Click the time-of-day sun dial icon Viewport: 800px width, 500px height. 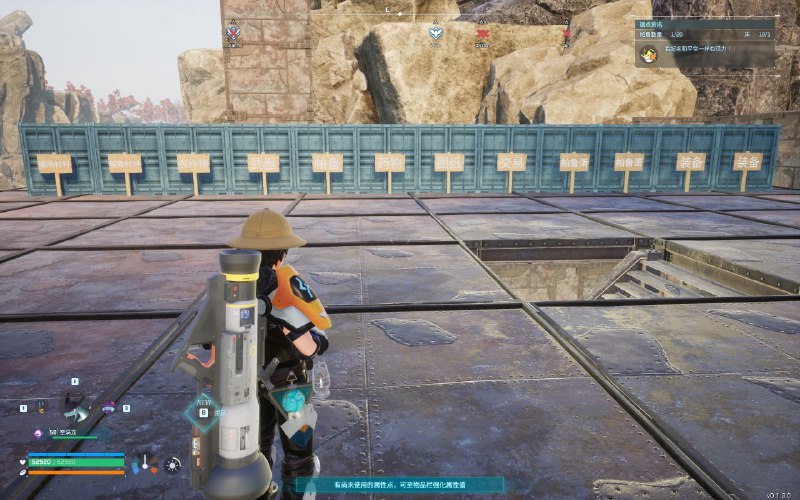coord(173,464)
